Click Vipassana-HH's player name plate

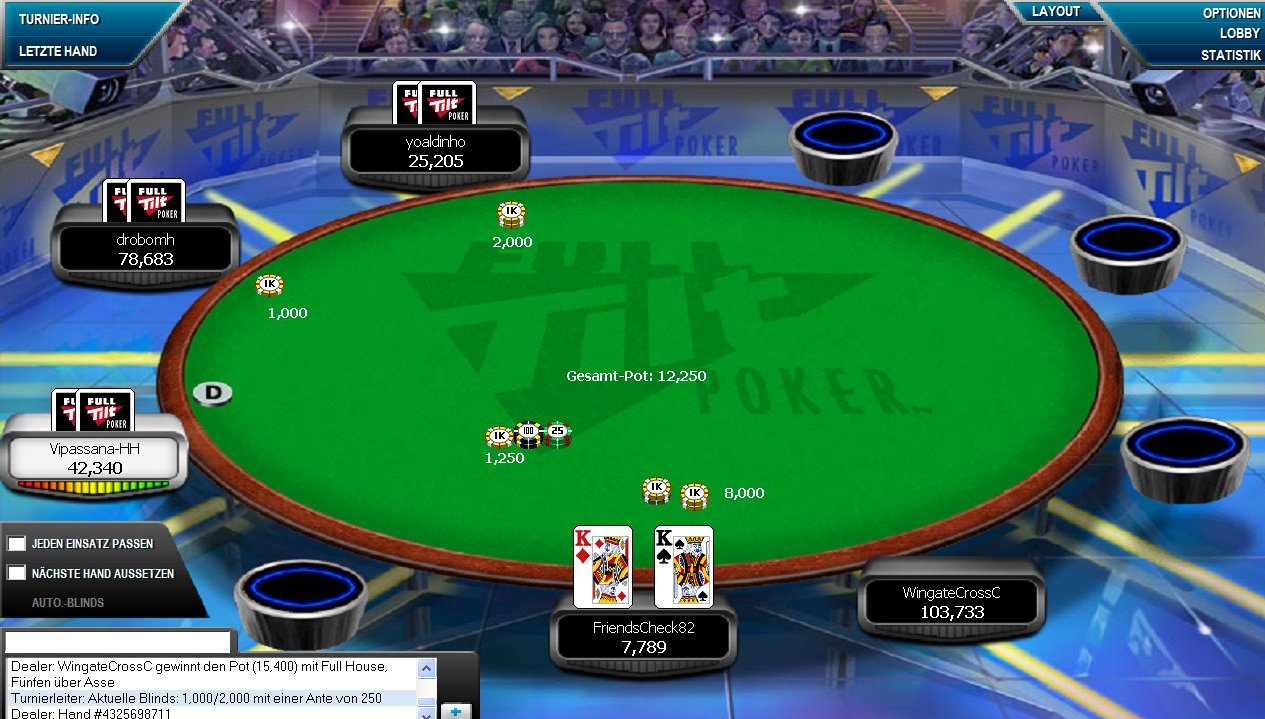(95, 459)
